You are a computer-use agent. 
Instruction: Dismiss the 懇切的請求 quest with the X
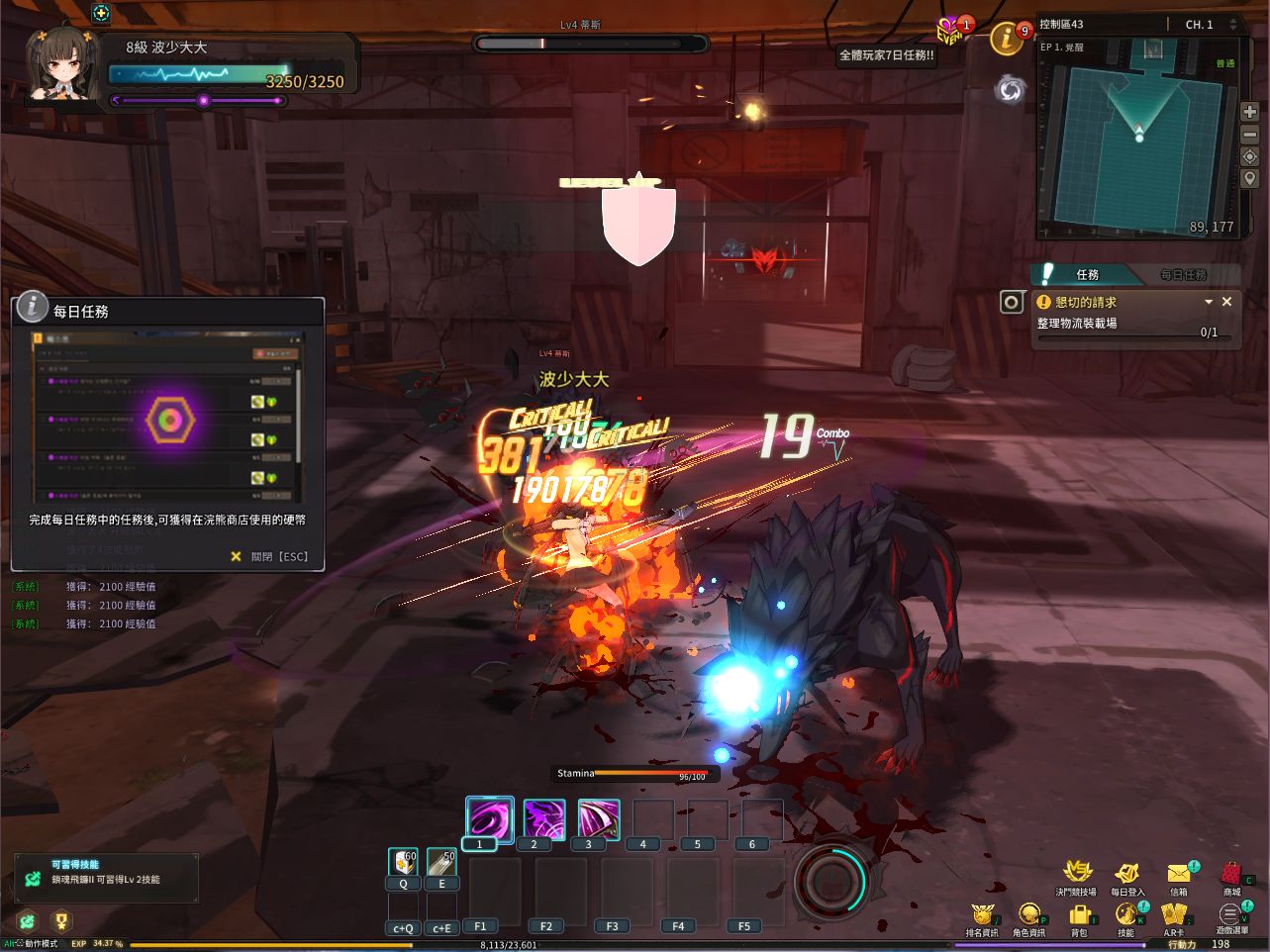(1226, 301)
